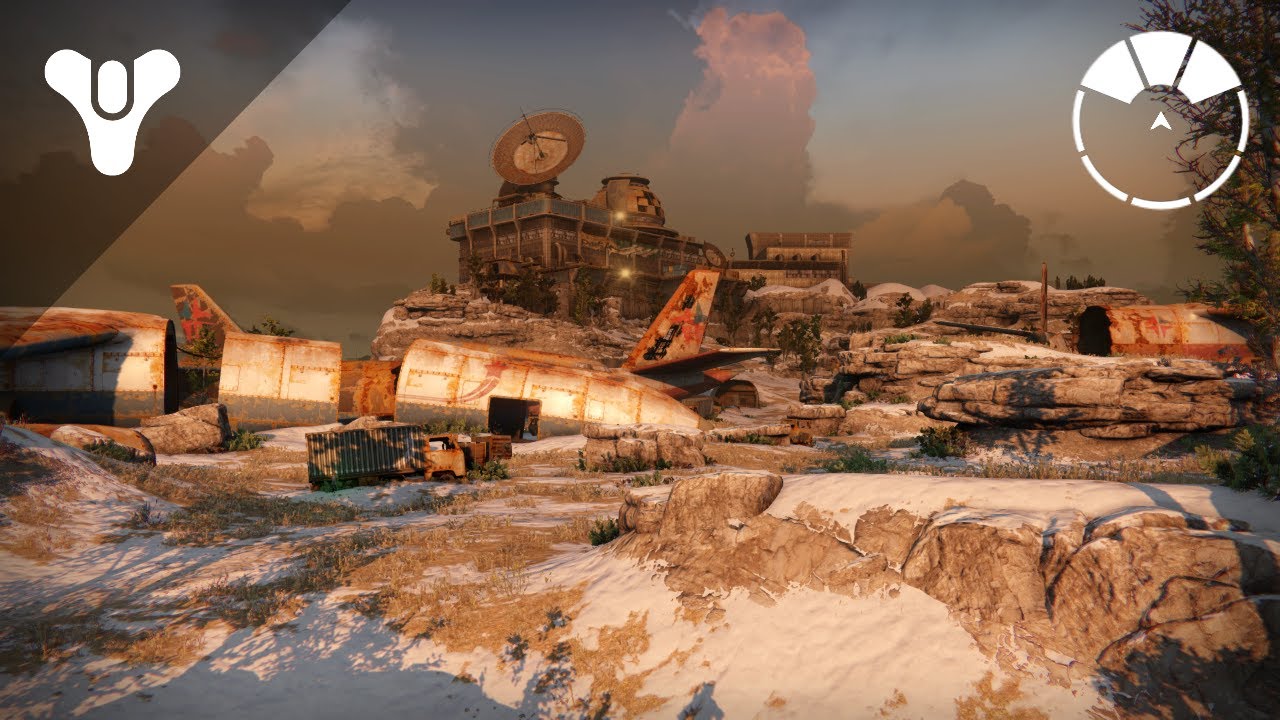
Task: Select the circular segmented radar emblem
Action: click(1160, 120)
